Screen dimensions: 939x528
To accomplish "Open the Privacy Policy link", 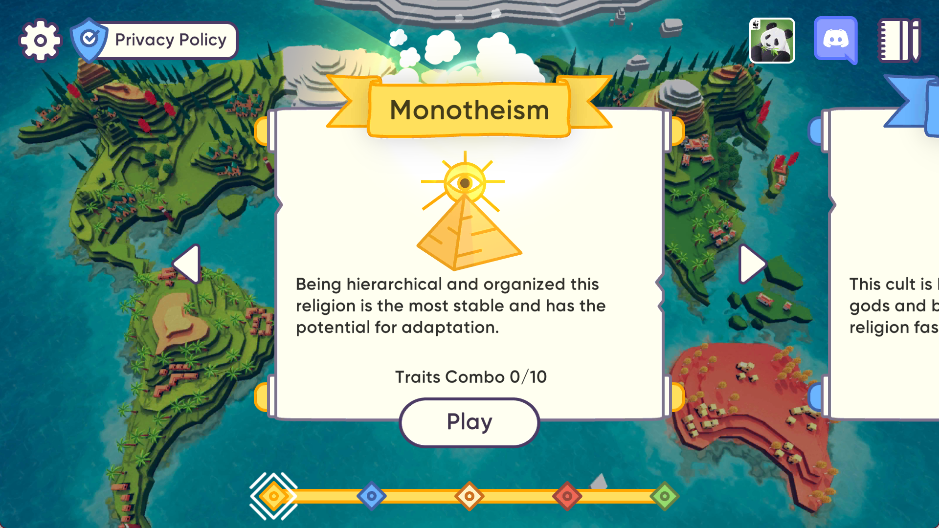I will pos(155,41).
